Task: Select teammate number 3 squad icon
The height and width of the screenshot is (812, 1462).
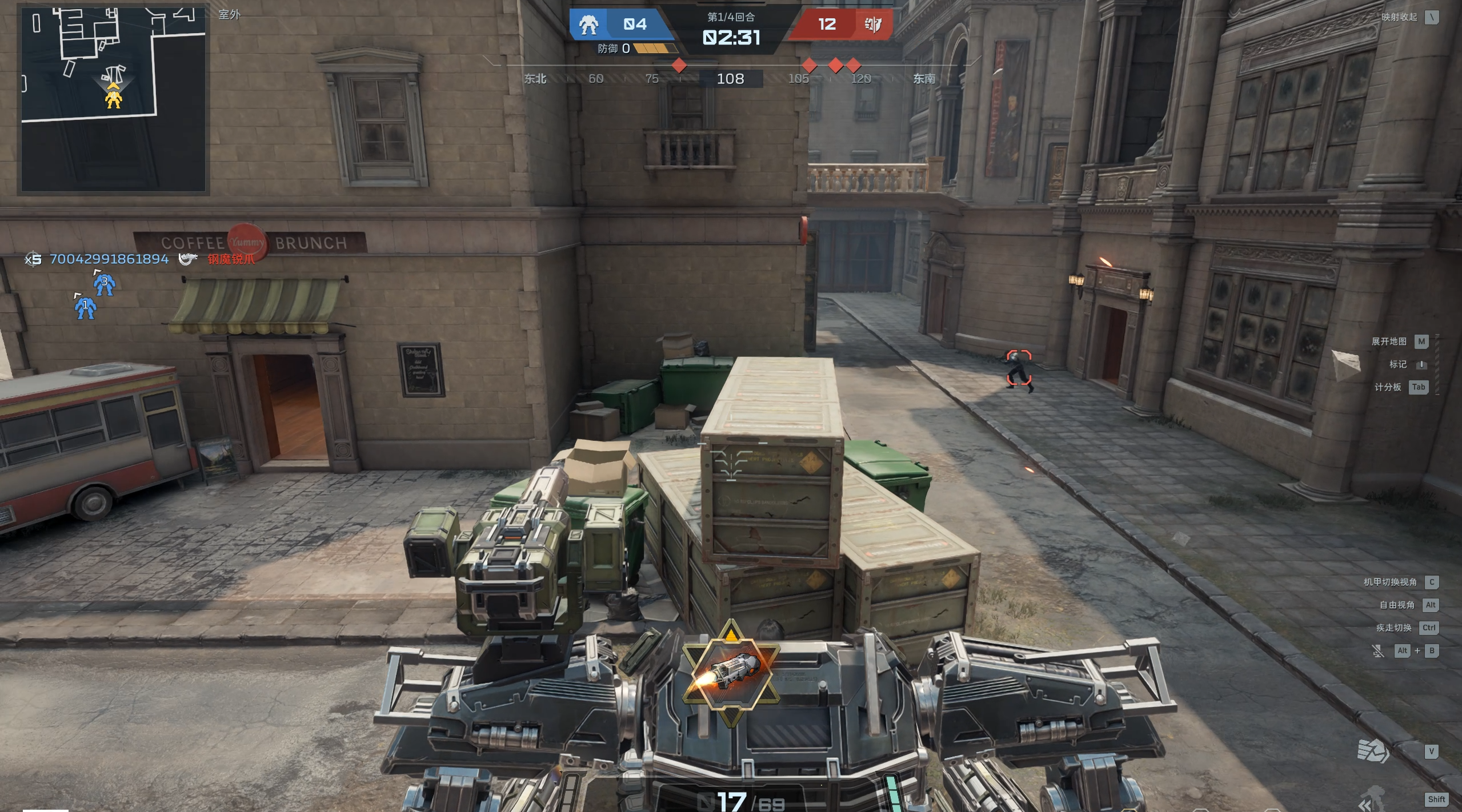Action: click(x=104, y=283)
